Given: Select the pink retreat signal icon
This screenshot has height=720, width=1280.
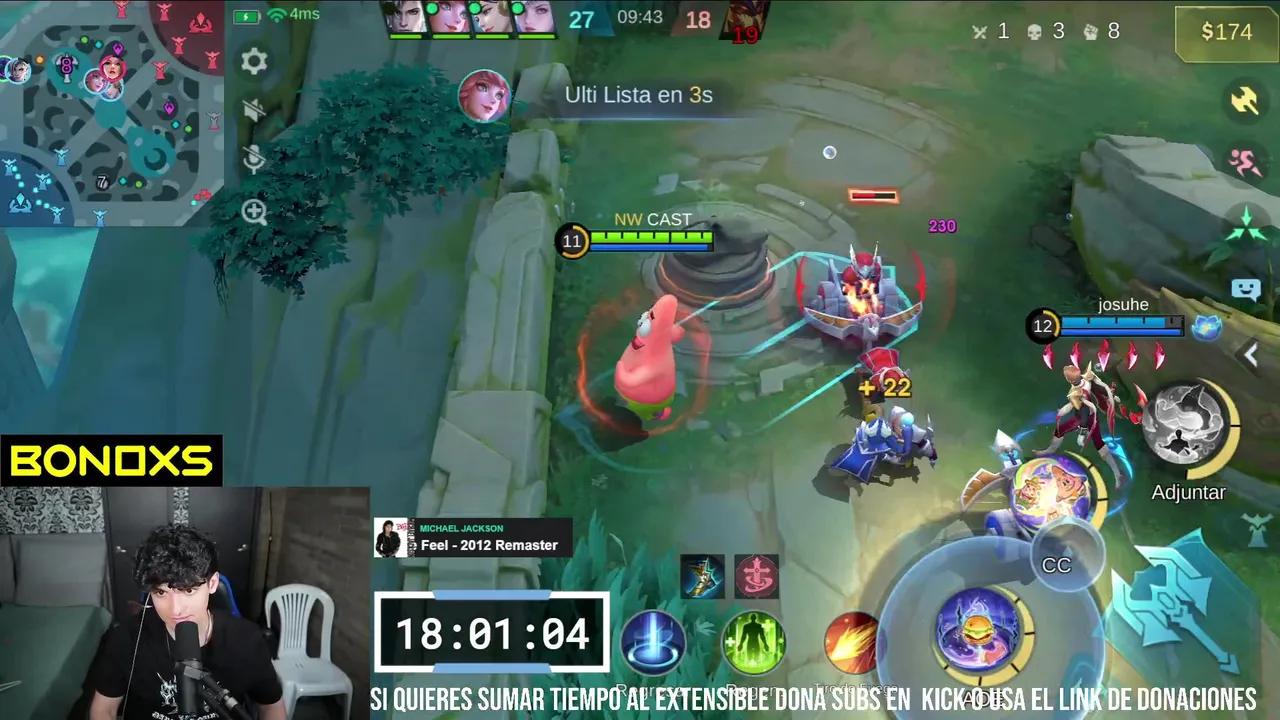Looking at the screenshot, I should point(1244,160).
